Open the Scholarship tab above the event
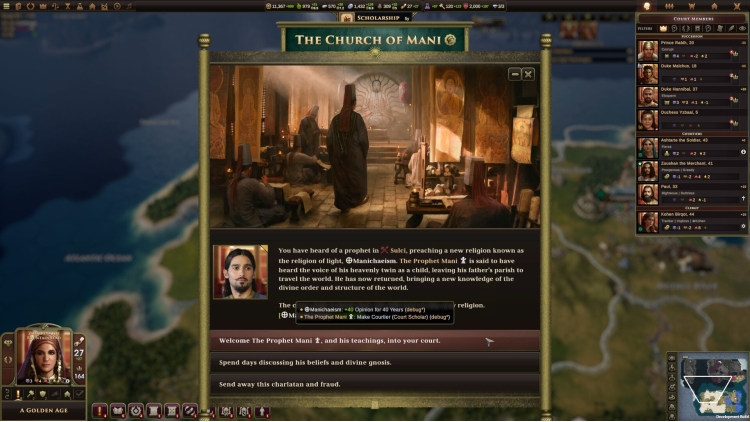 (x=376, y=18)
